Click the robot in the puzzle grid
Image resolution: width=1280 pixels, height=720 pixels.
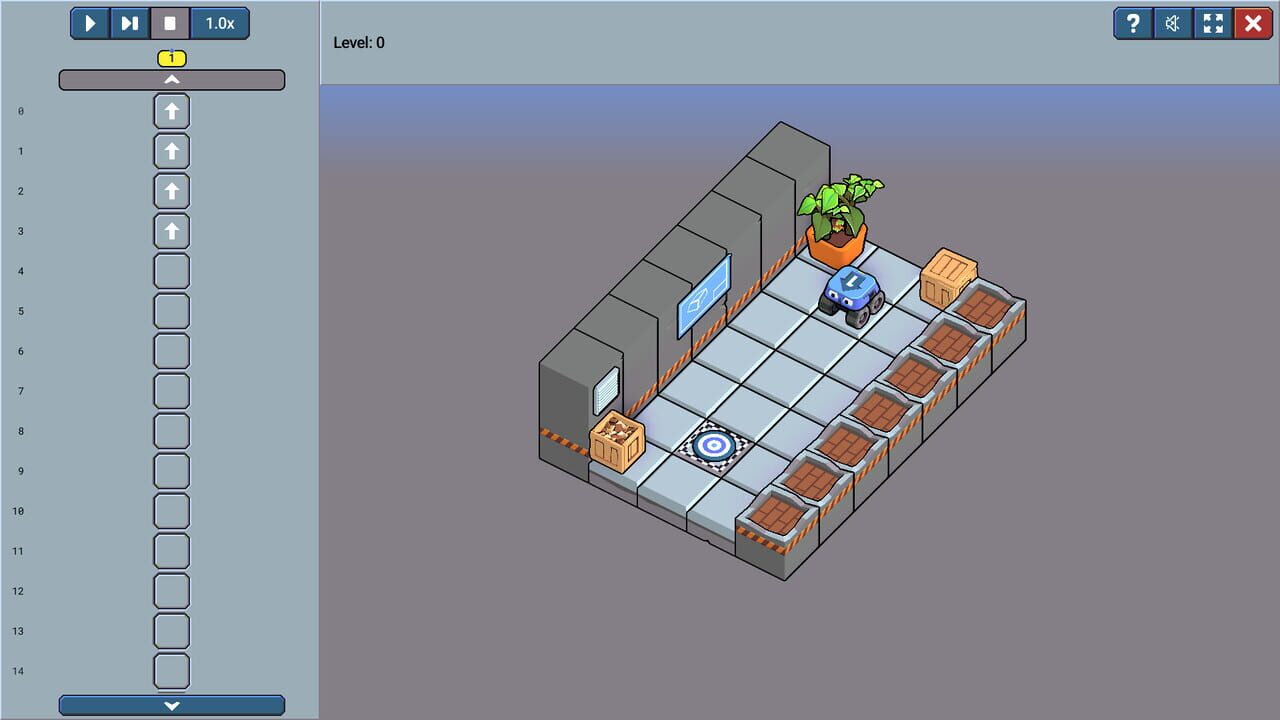(849, 292)
